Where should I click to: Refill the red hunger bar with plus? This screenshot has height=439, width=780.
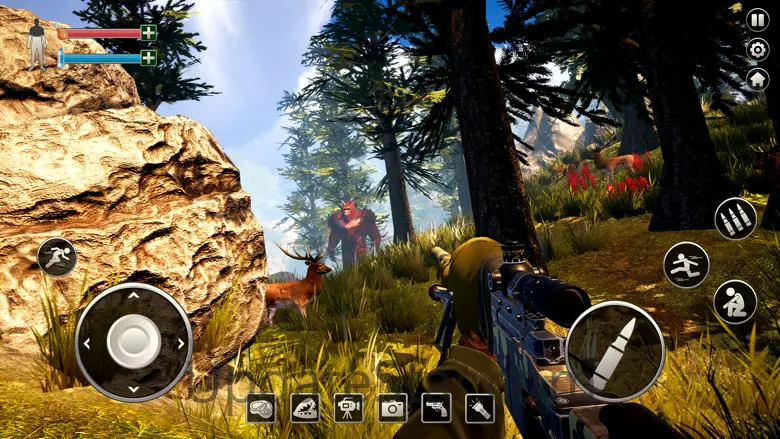(148, 33)
